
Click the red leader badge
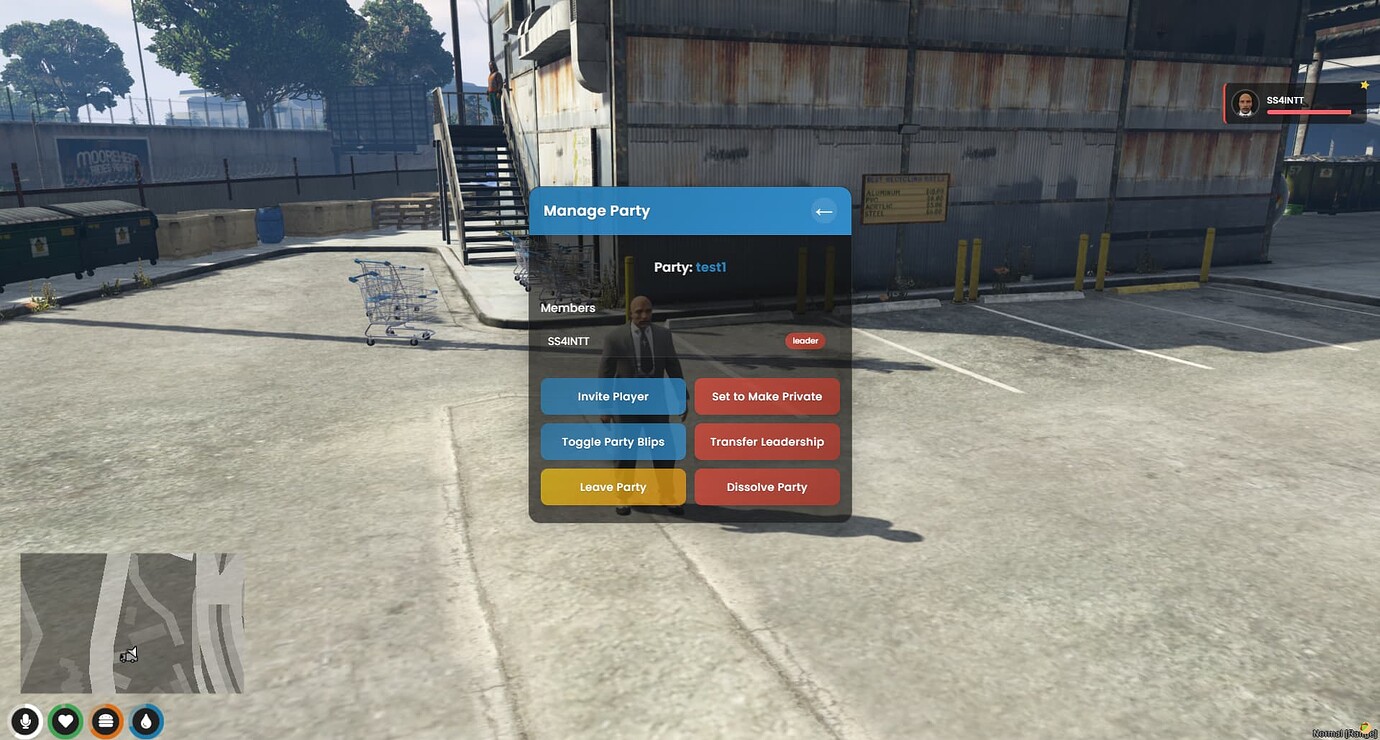[805, 340]
